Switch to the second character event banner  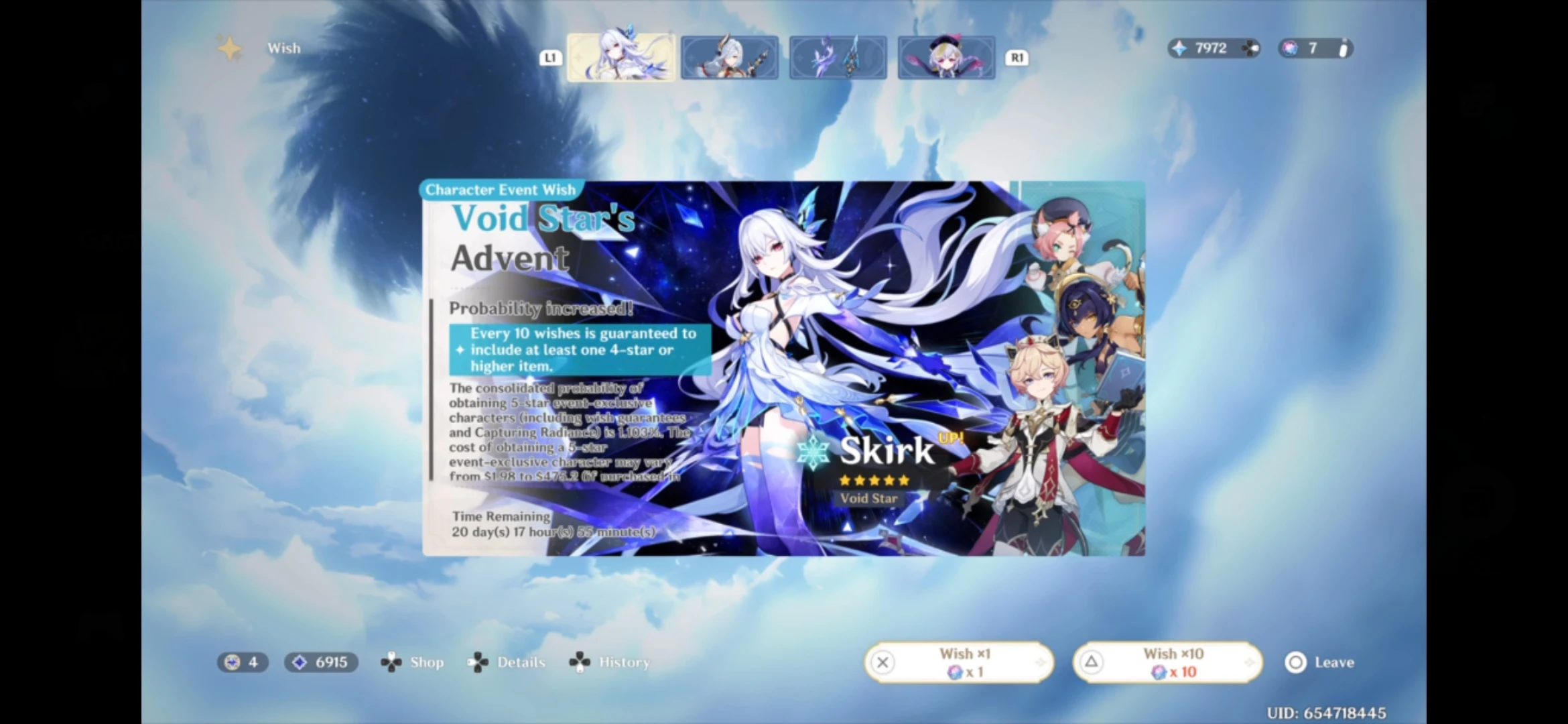click(x=729, y=57)
